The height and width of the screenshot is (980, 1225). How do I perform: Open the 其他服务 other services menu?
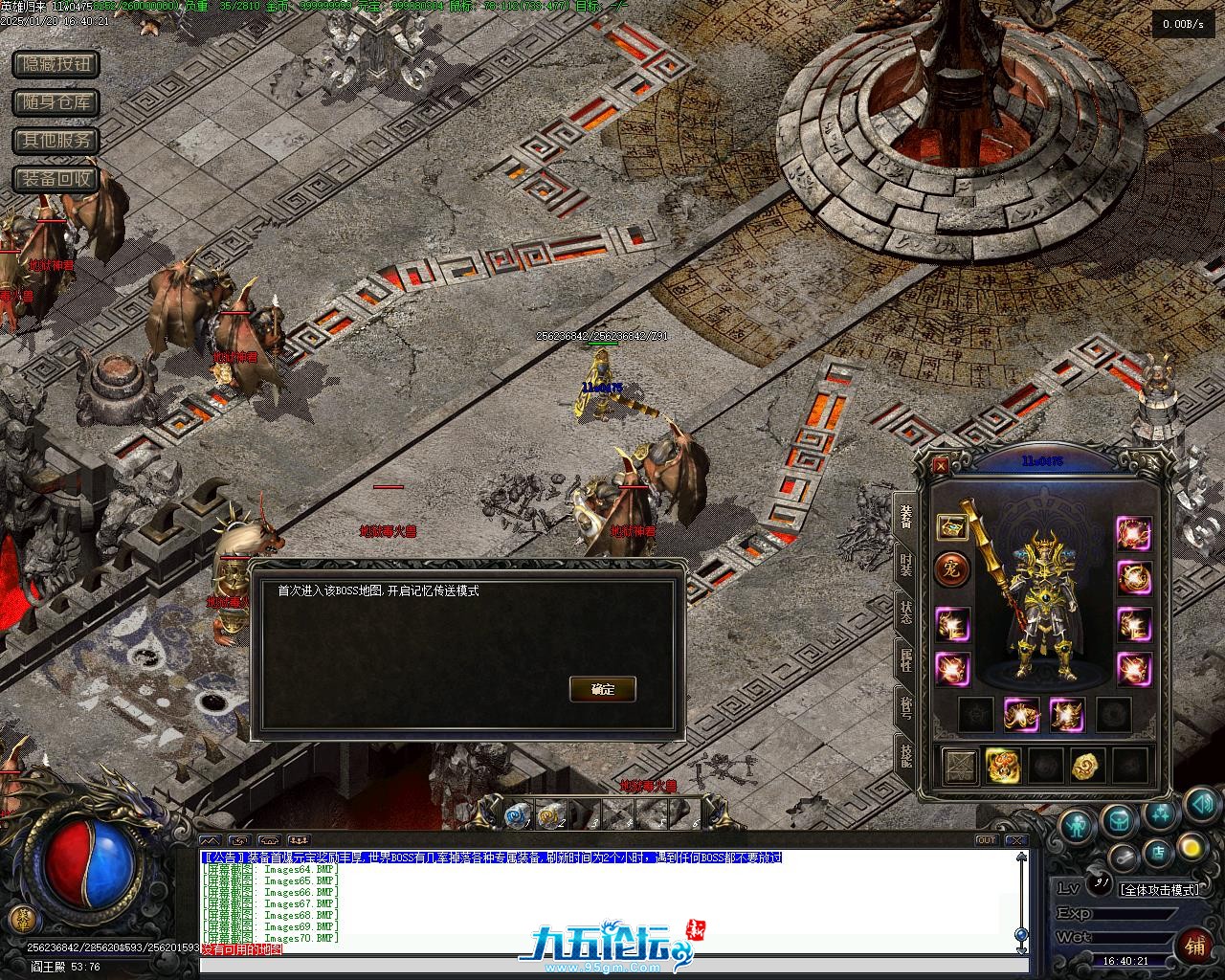point(56,141)
